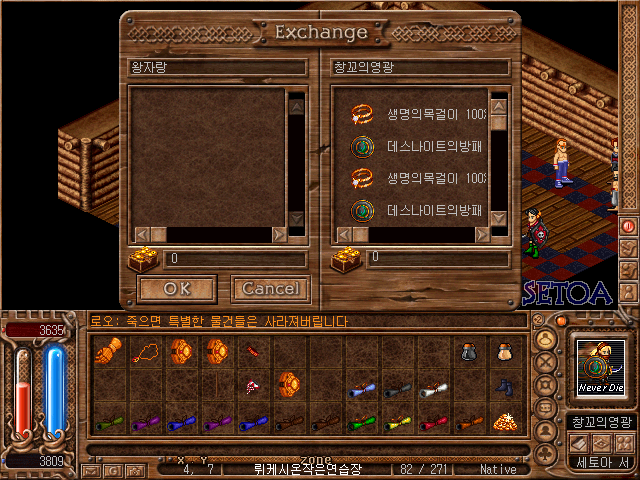The height and width of the screenshot is (480, 640).
Task: Cancel the exchange
Action: [x=271, y=289]
